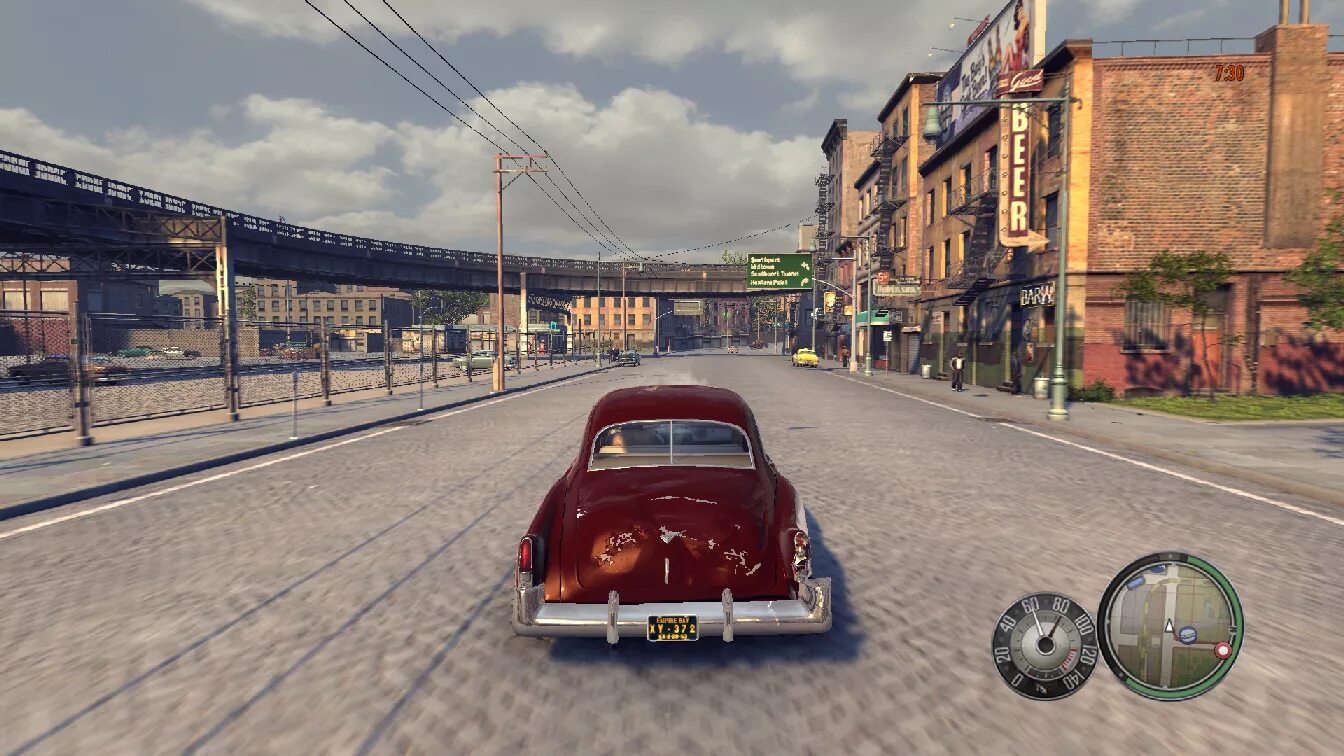This screenshot has height=756, width=1344.
Task: Select the red objective marker on minimap
Action: [x=1222, y=650]
